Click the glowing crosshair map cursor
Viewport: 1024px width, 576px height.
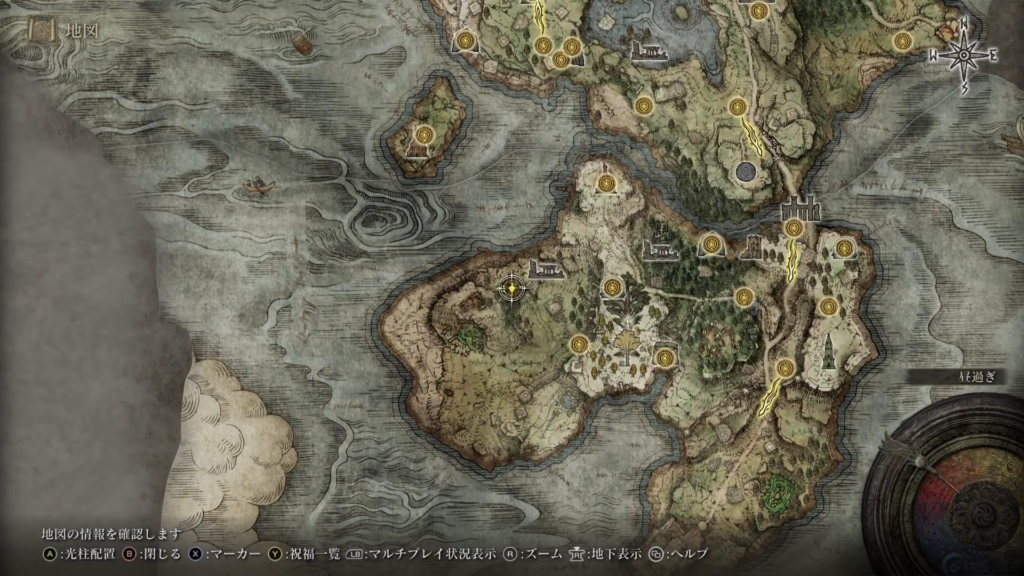(512, 289)
